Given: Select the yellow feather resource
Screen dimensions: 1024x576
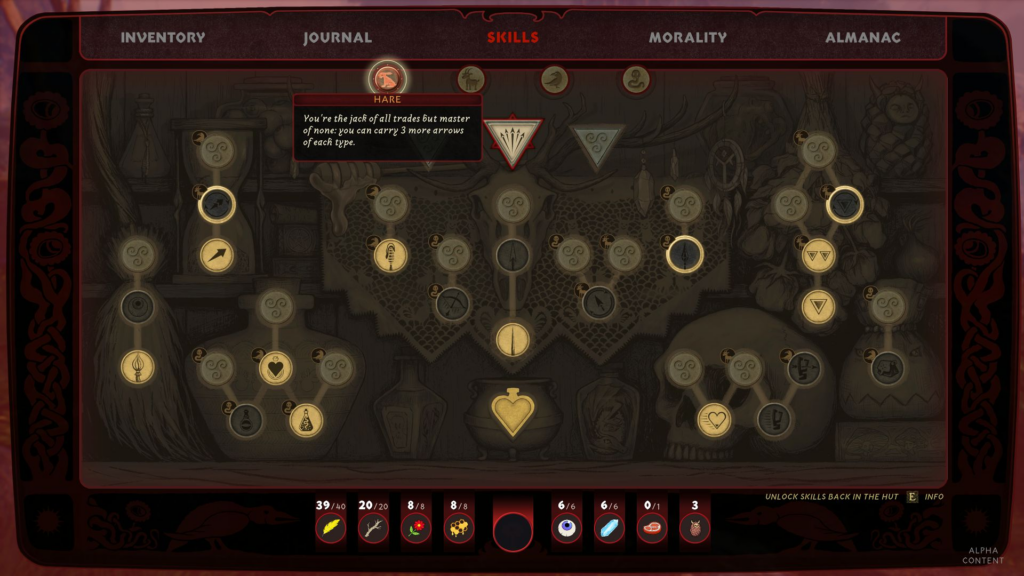Looking at the screenshot, I should click(x=331, y=527).
